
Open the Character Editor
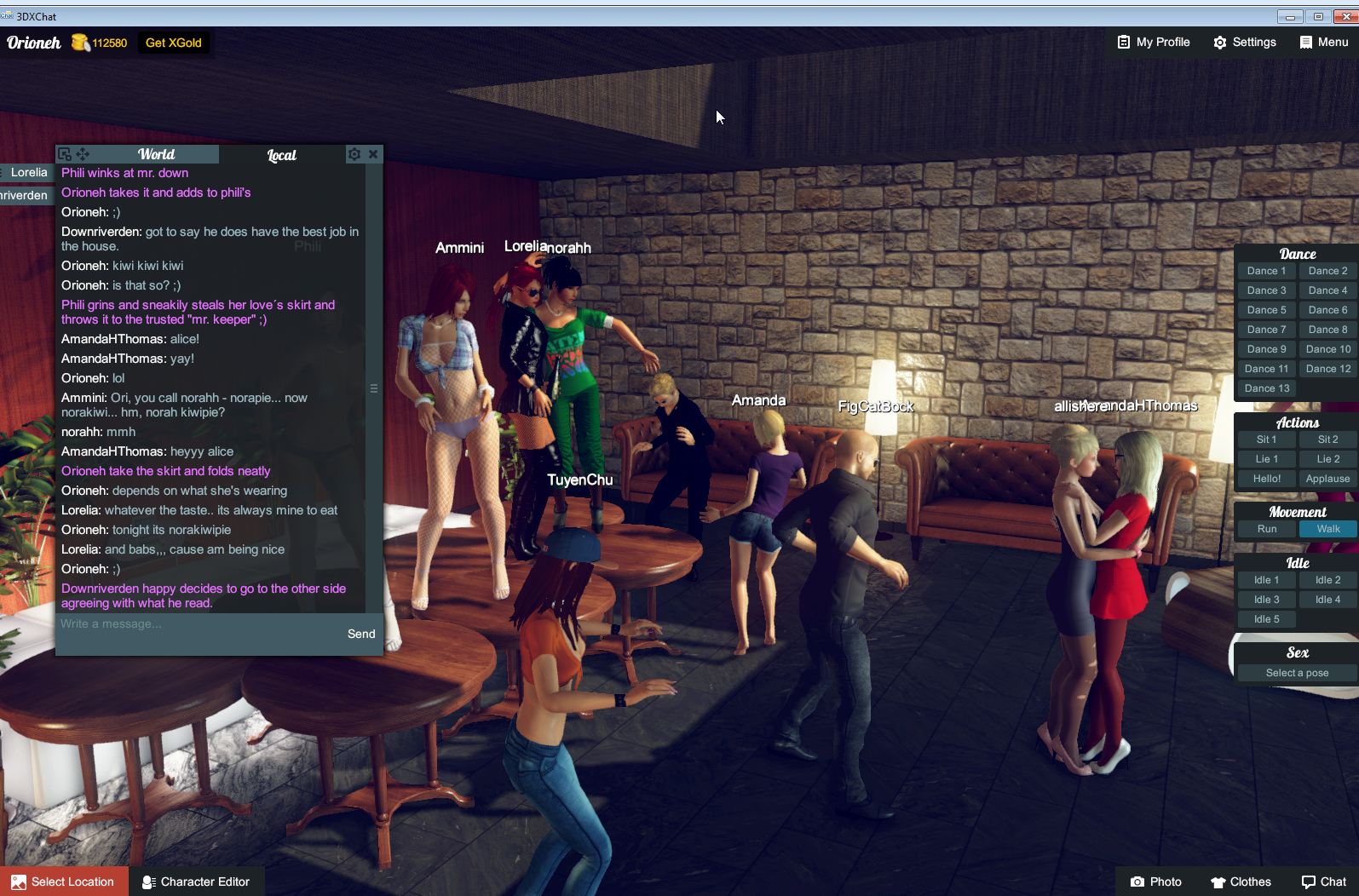click(x=197, y=882)
